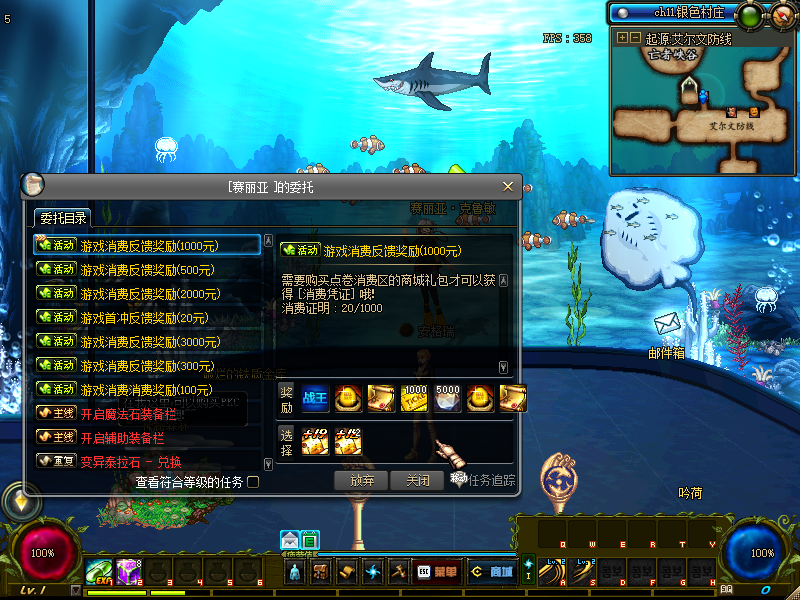The width and height of the screenshot is (800, 600).
Task: Select the 游戏消费反馈奖励(500元) quest
Action: [x=147, y=270]
